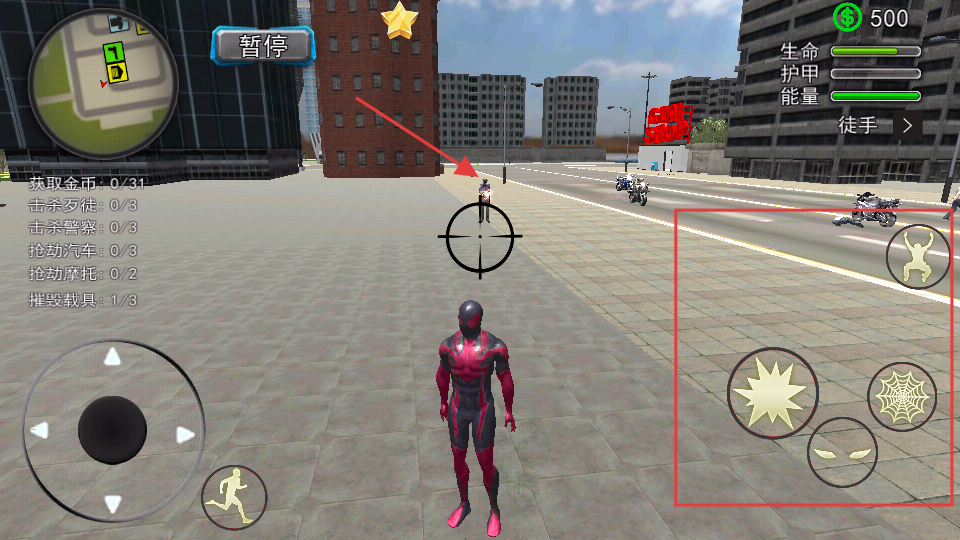Screen dimensions: 960x540
Task: Activate the burst punch attack button
Action: [772, 393]
